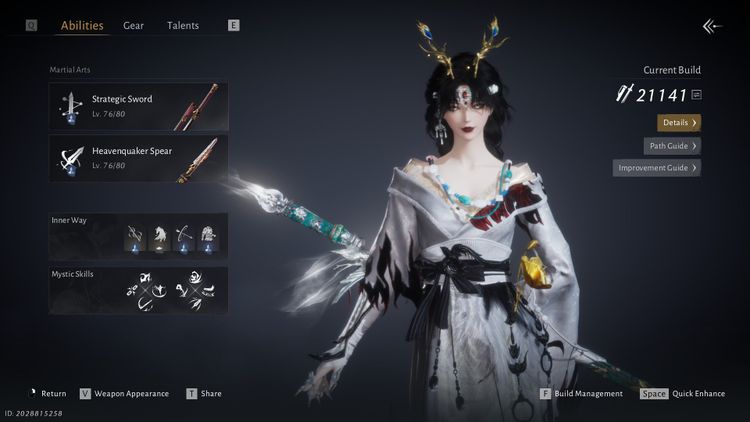750x422 pixels.
Task: Select the crossed swords Inner Way slot
Action: pyautogui.click(x=134, y=236)
